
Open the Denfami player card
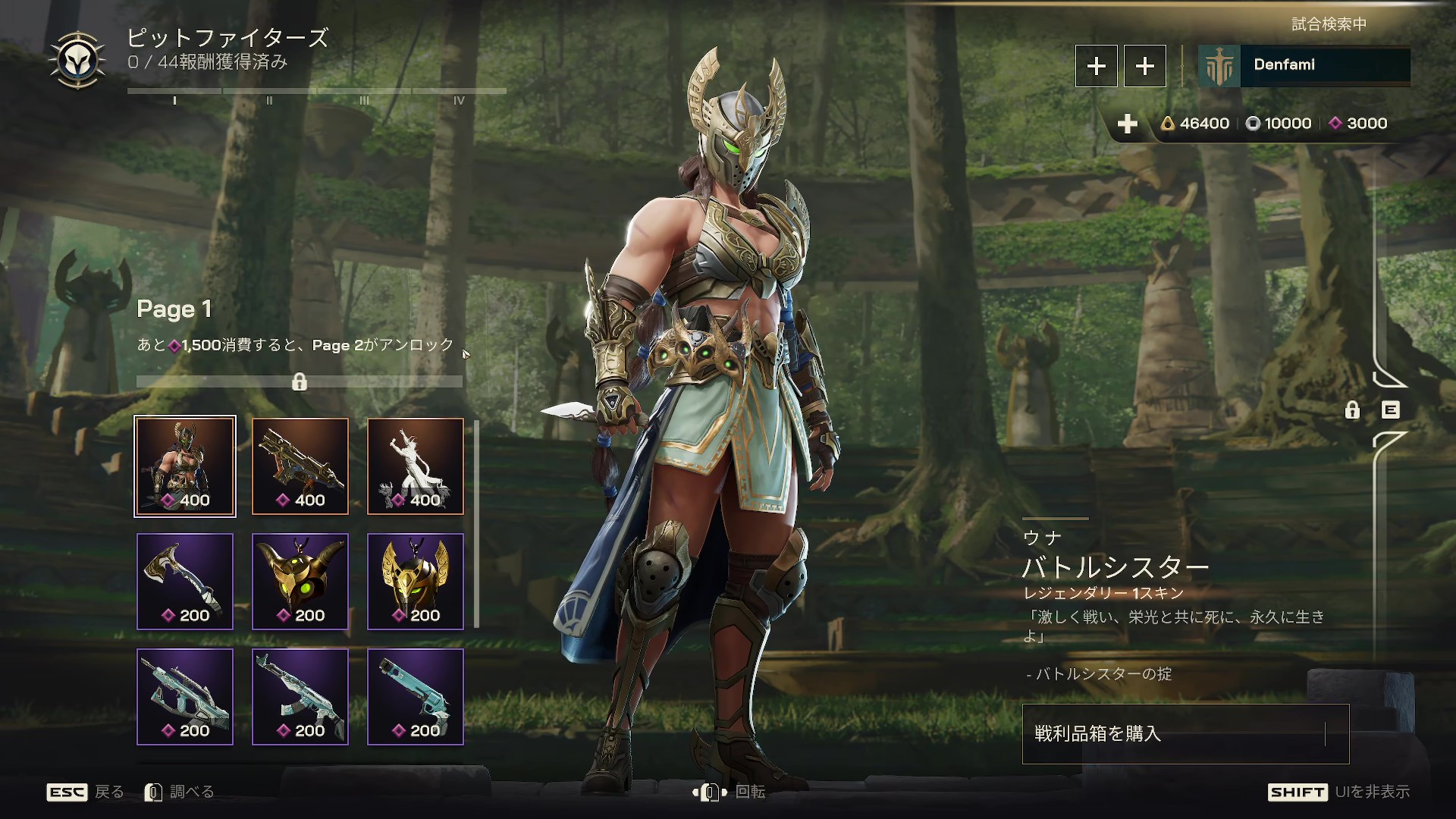click(1304, 66)
